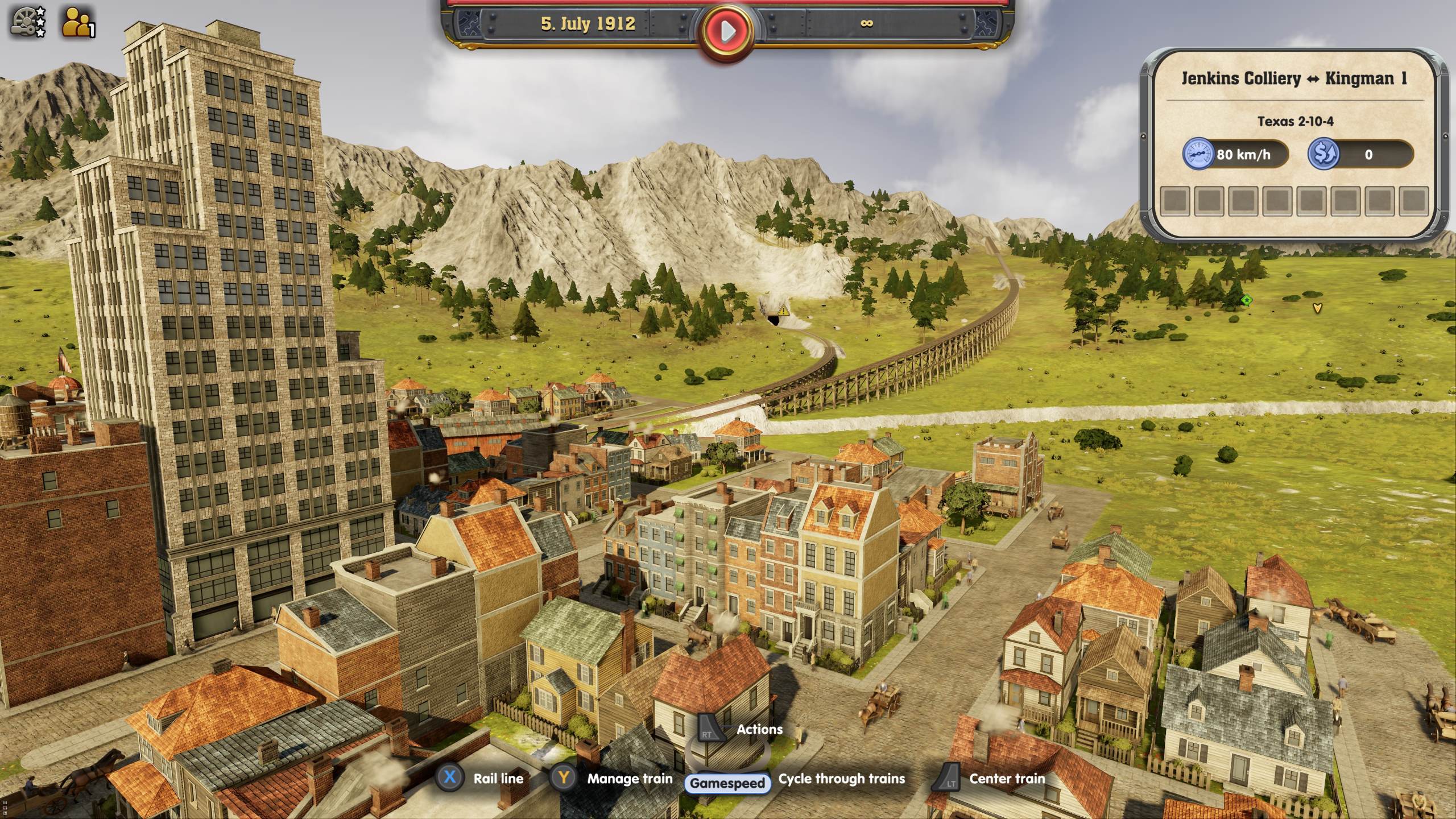
Task: Click the dollar income icon in the train panel
Action: tap(1323, 154)
